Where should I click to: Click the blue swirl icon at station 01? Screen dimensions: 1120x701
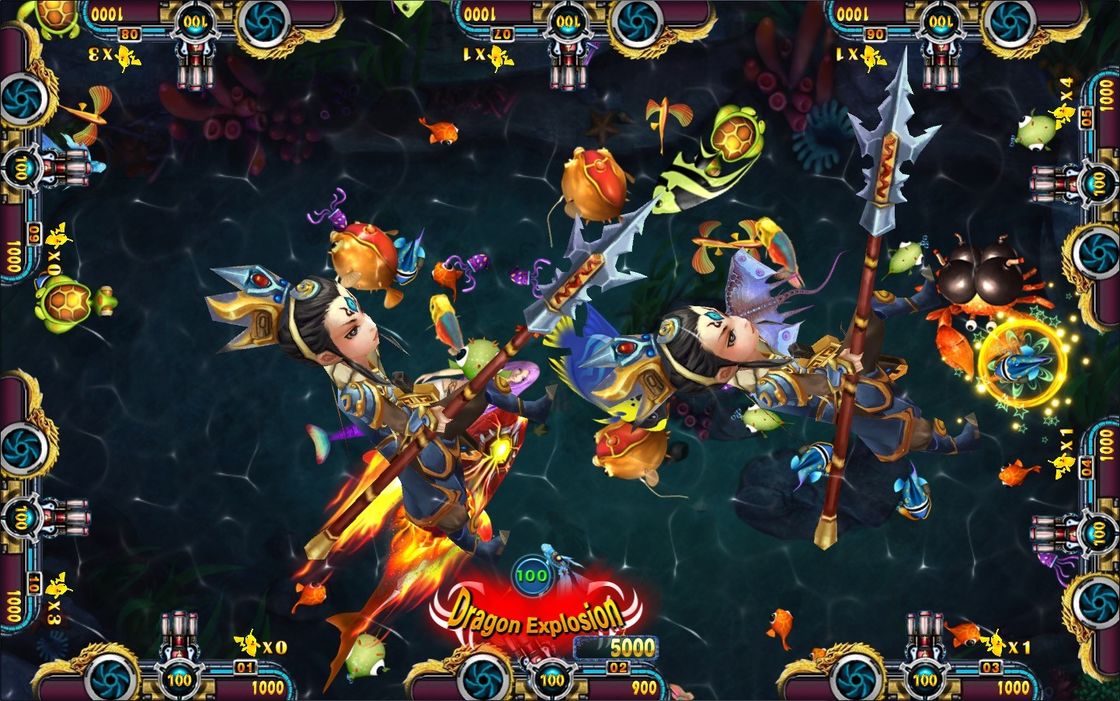click(x=110, y=679)
